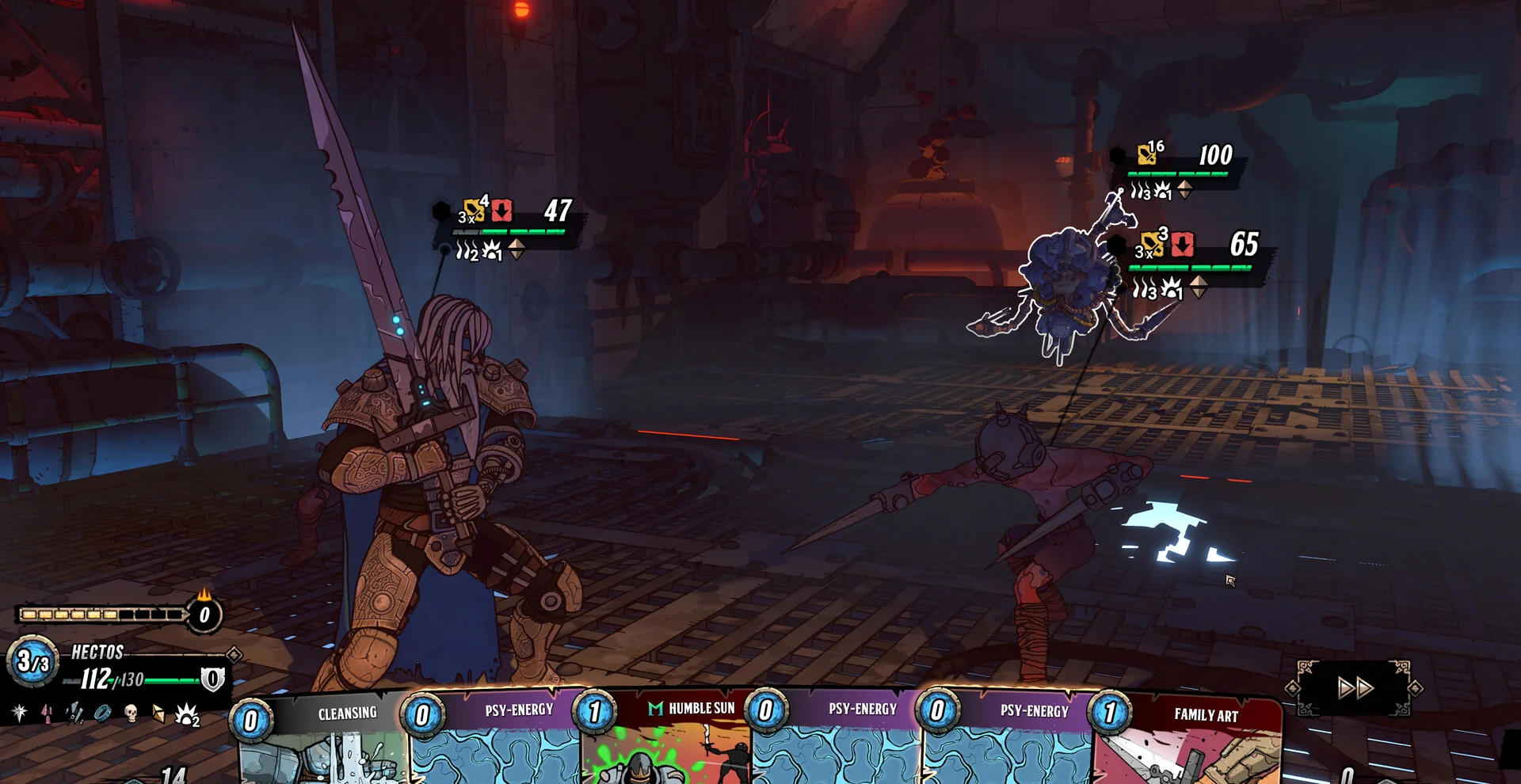Inspect the blue ring relic icon
Viewport: 1521px width, 784px height.
click(102, 714)
